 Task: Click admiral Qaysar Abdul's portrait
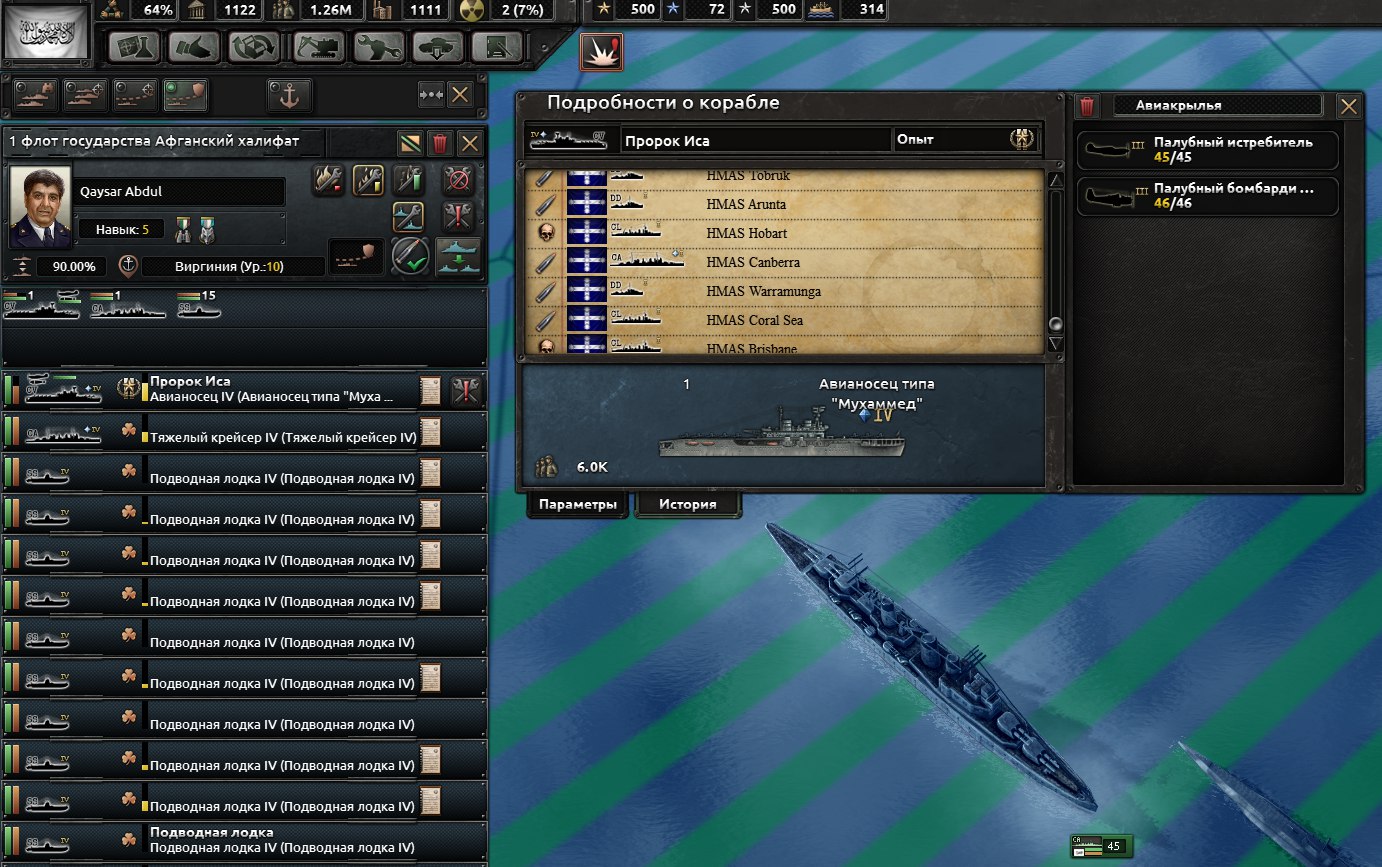(40, 208)
